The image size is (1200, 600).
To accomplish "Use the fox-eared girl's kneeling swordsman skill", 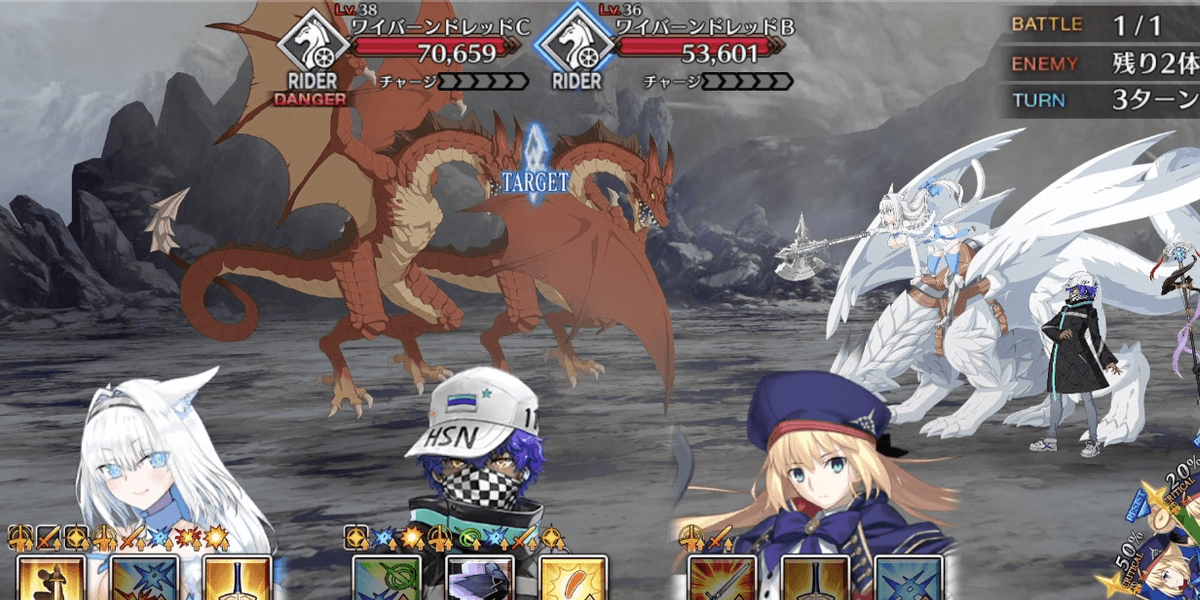I will (46, 580).
